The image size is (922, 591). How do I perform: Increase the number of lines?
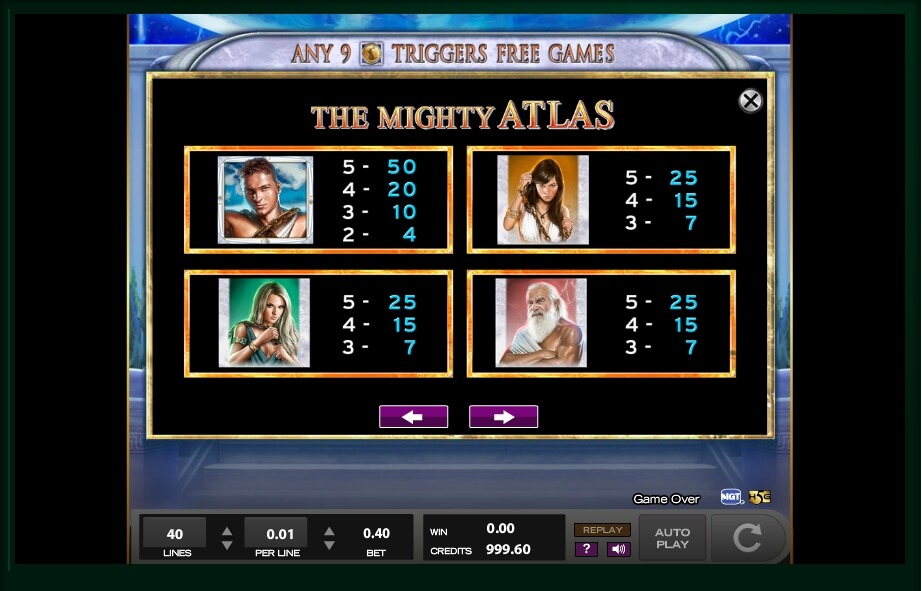click(227, 531)
